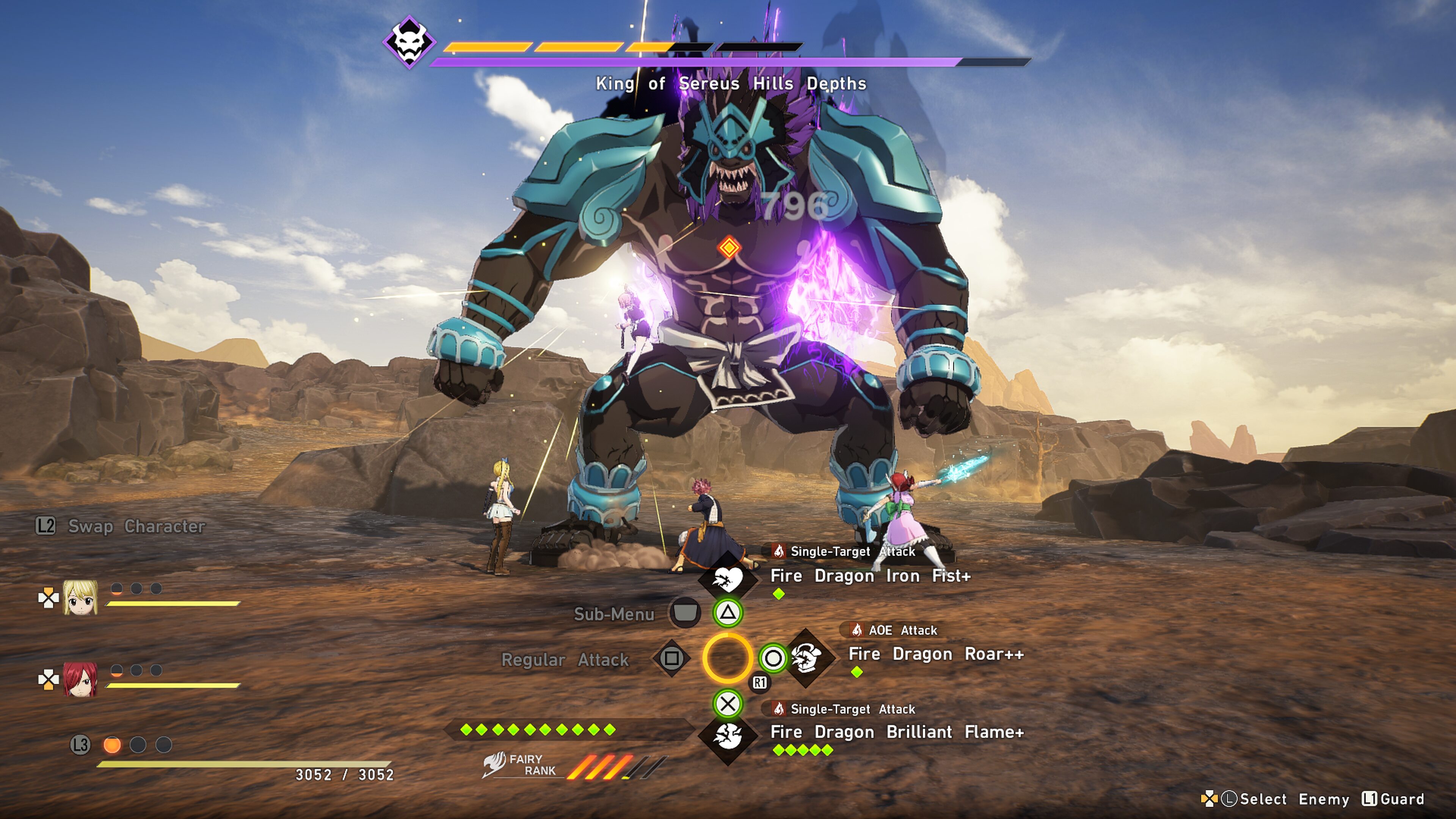Select Lucy's blonde character portrait
Screen dimensions: 1456x819
(x=80, y=597)
